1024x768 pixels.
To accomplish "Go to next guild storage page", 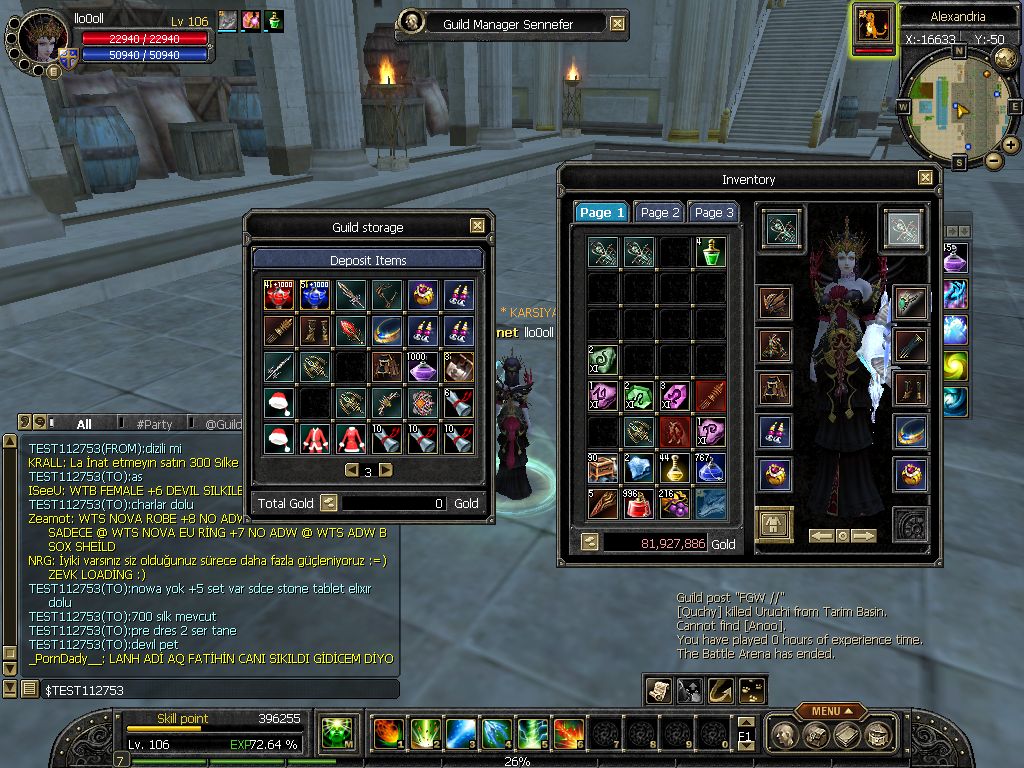I will (386, 470).
